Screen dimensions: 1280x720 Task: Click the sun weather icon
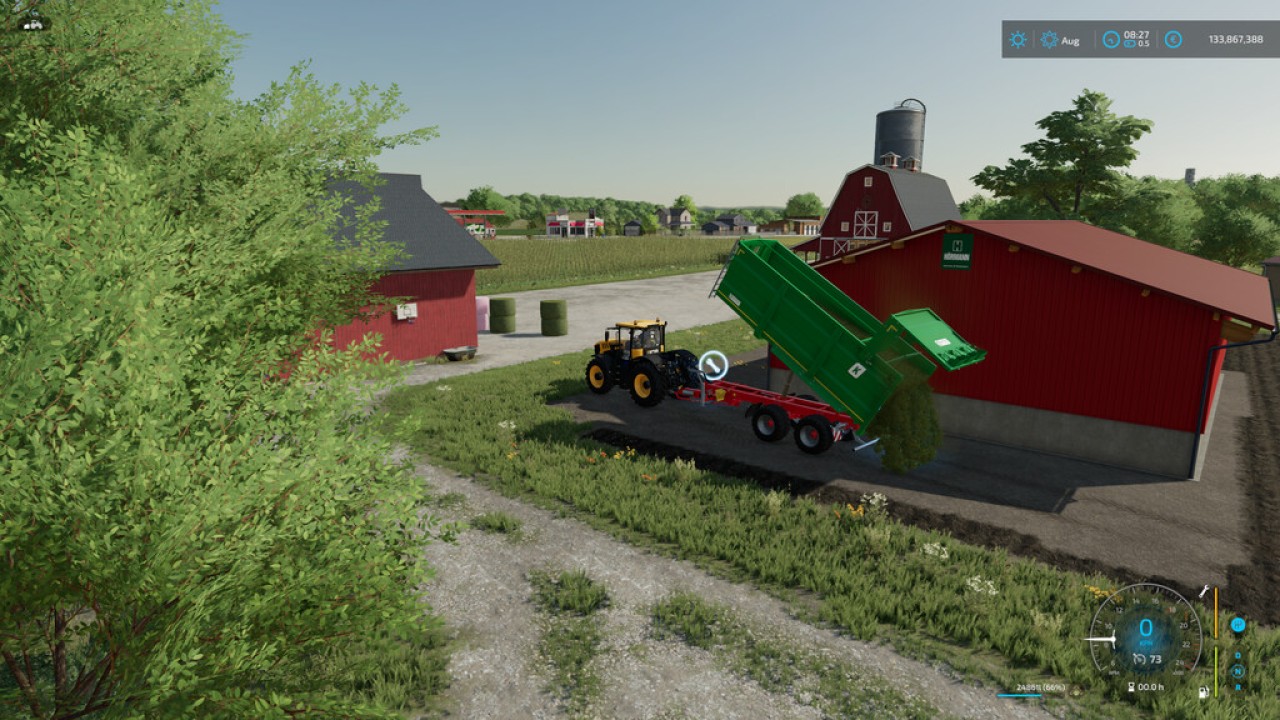1017,40
